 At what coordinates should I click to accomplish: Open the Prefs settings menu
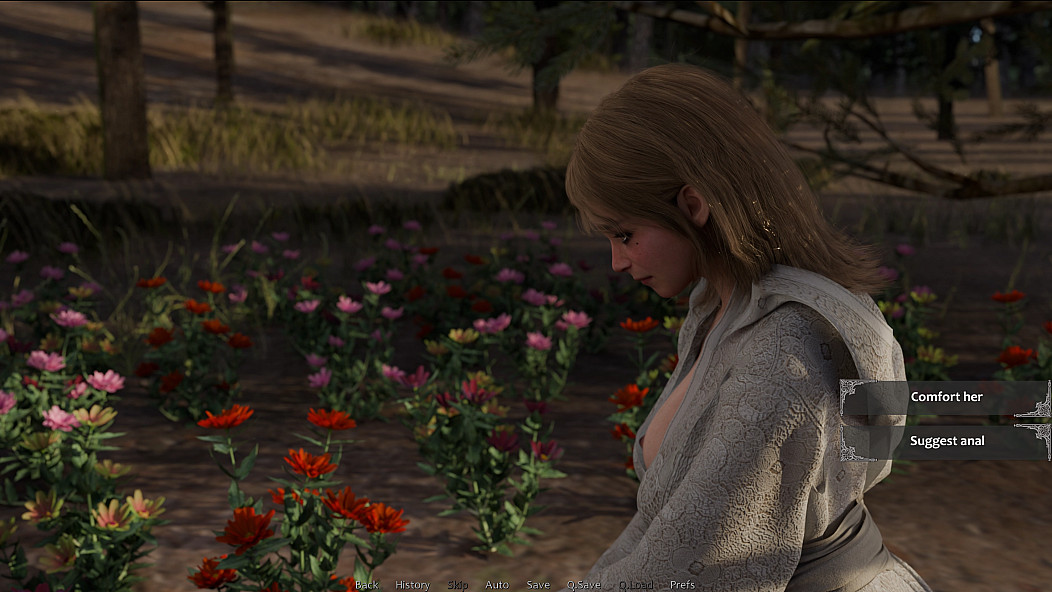(682, 585)
